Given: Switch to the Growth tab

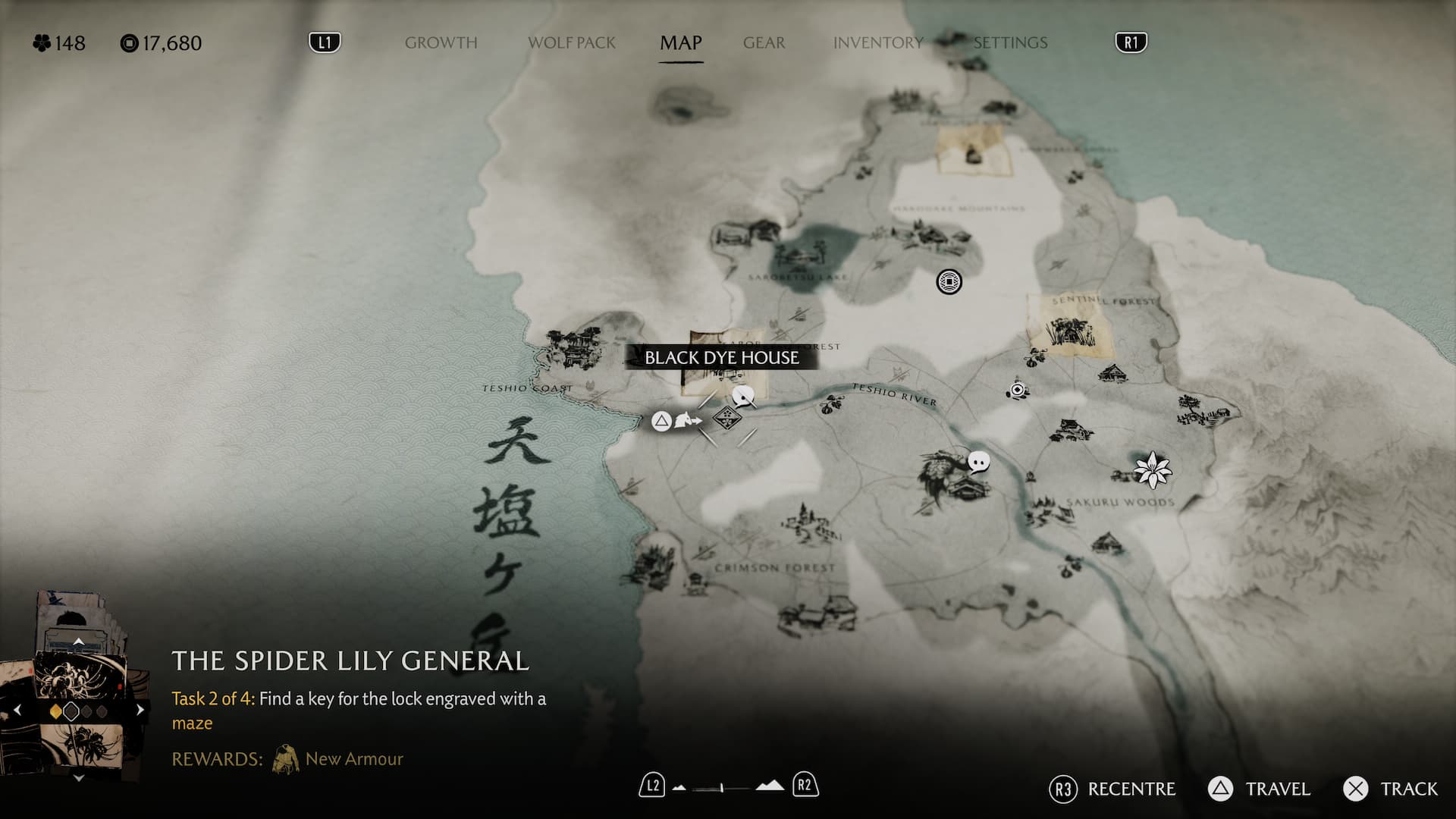Looking at the screenshot, I should click(x=441, y=43).
